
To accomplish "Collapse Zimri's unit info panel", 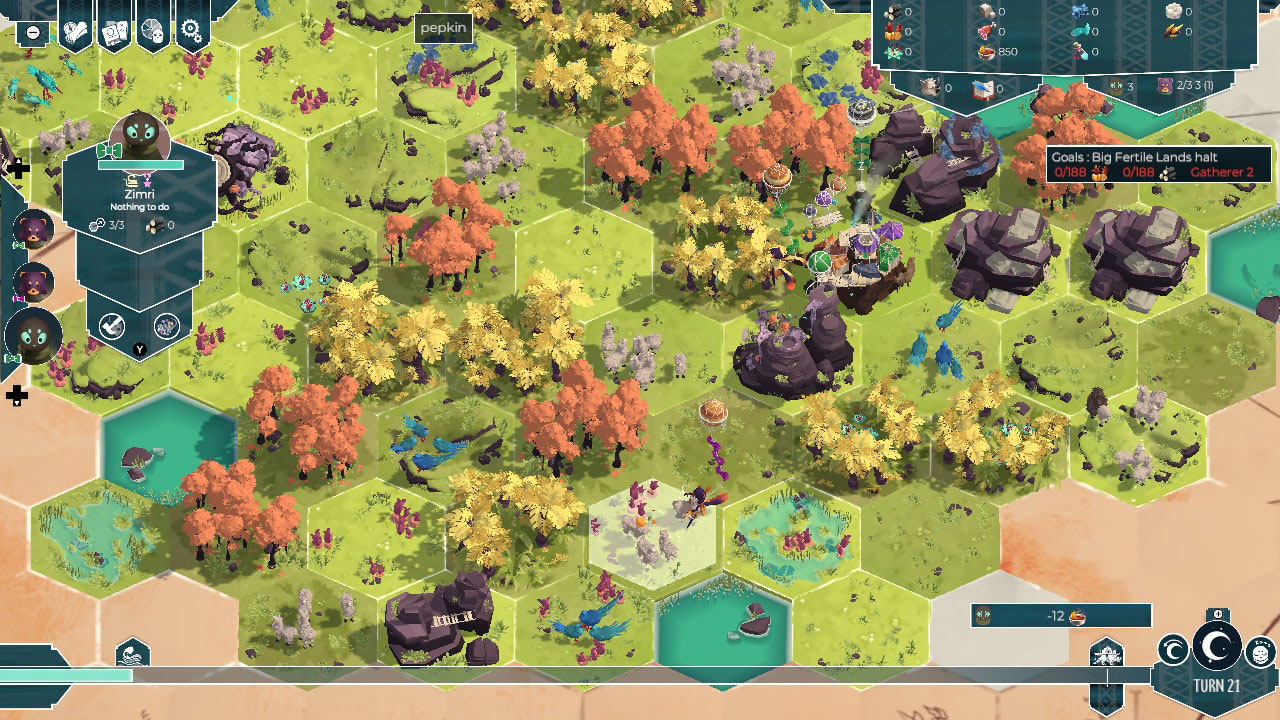I will click(x=138, y=348).
